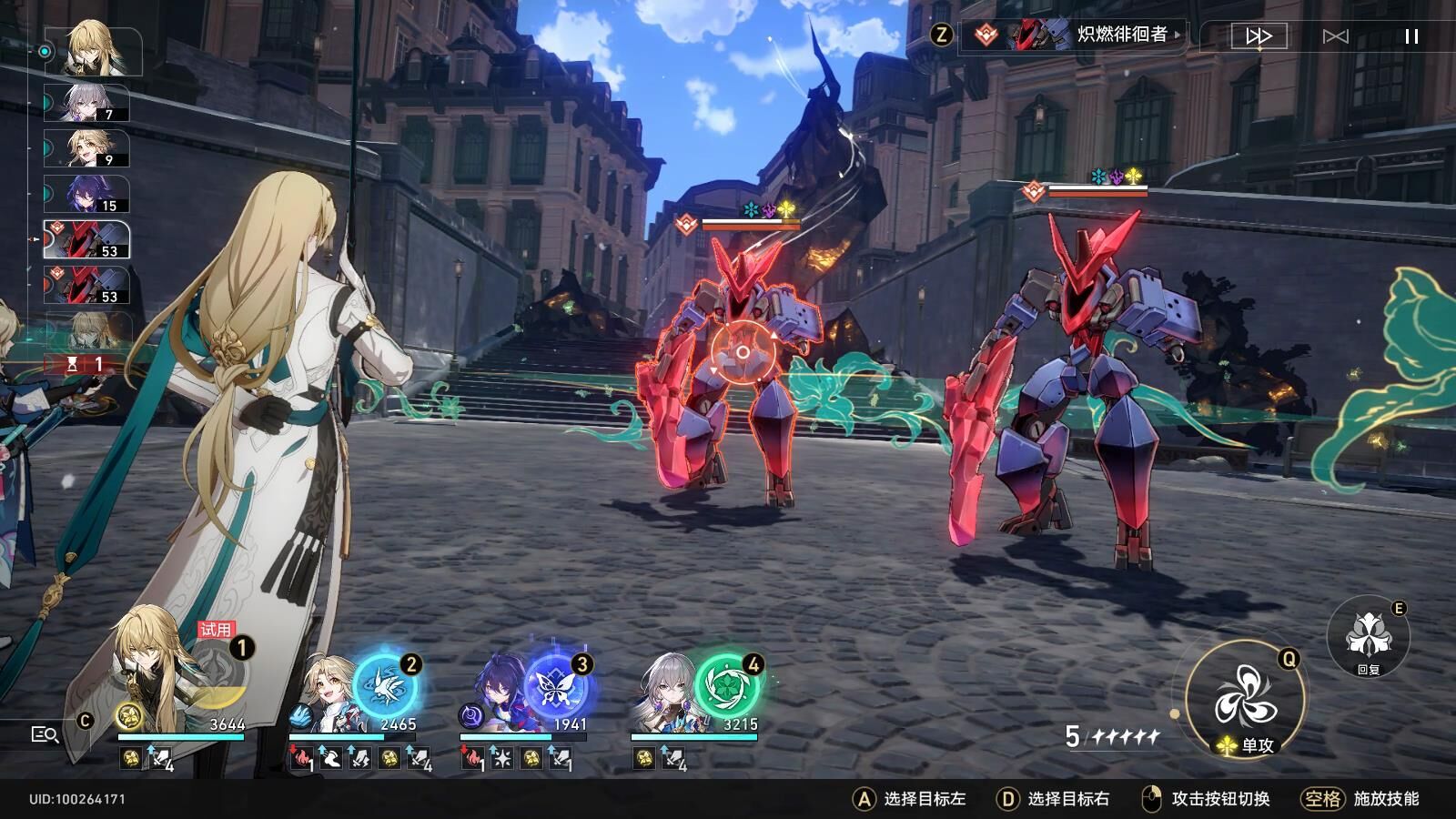Pause the battle

coord(1411,36)
